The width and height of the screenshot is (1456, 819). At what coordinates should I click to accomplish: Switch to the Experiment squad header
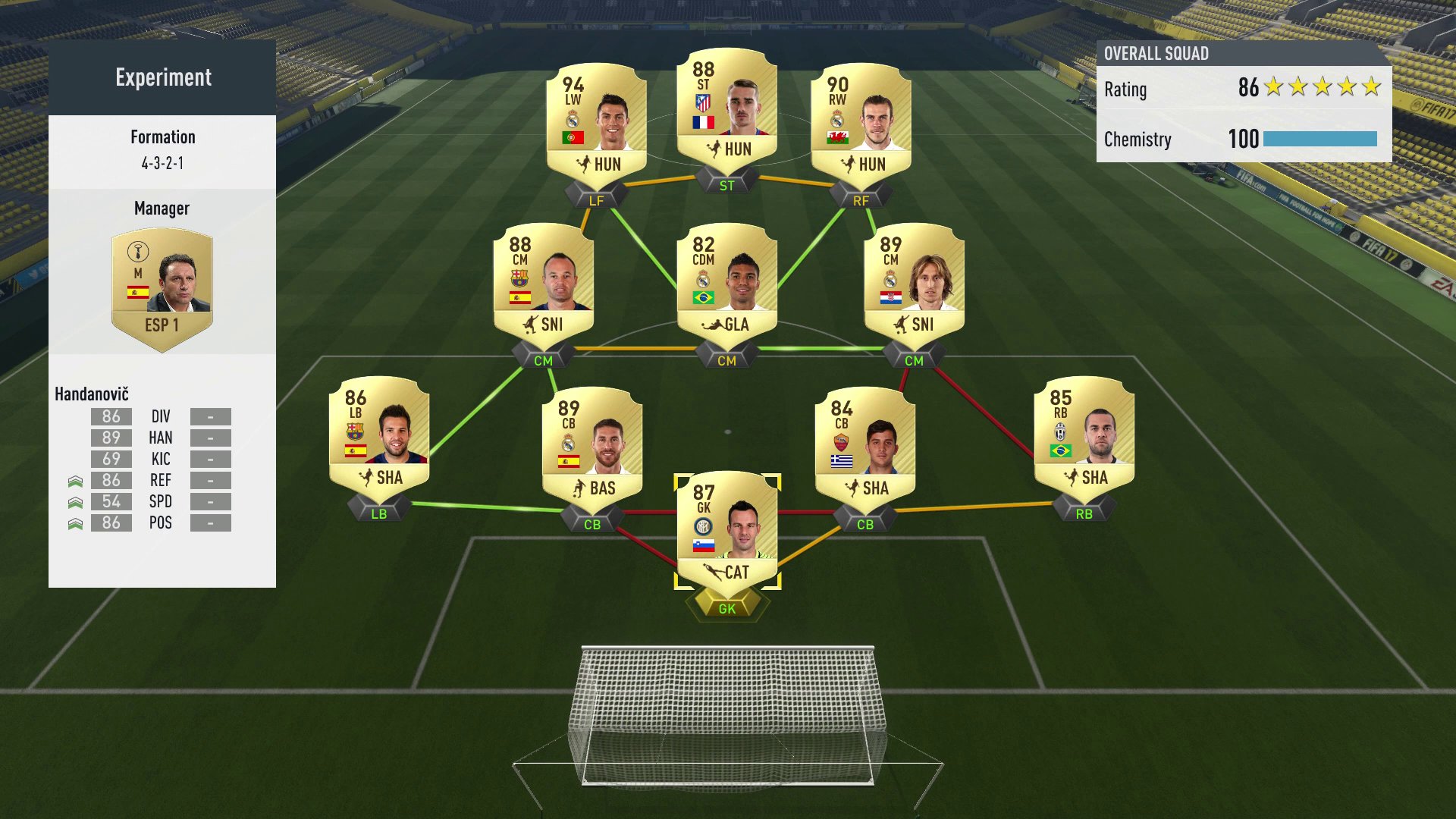coord(162,77)
